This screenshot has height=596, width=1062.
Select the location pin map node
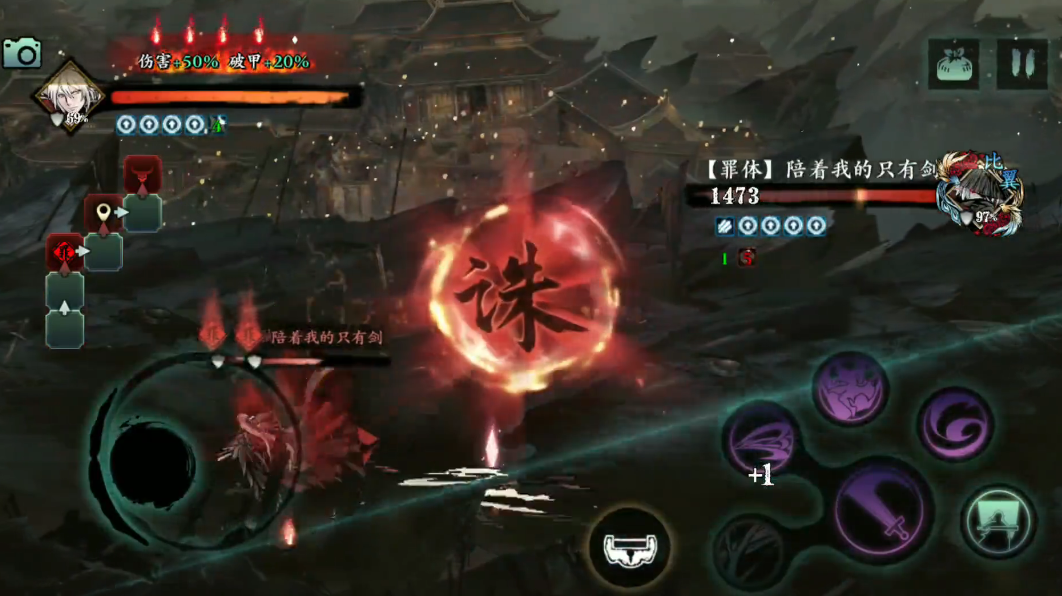tap(103, 212)
